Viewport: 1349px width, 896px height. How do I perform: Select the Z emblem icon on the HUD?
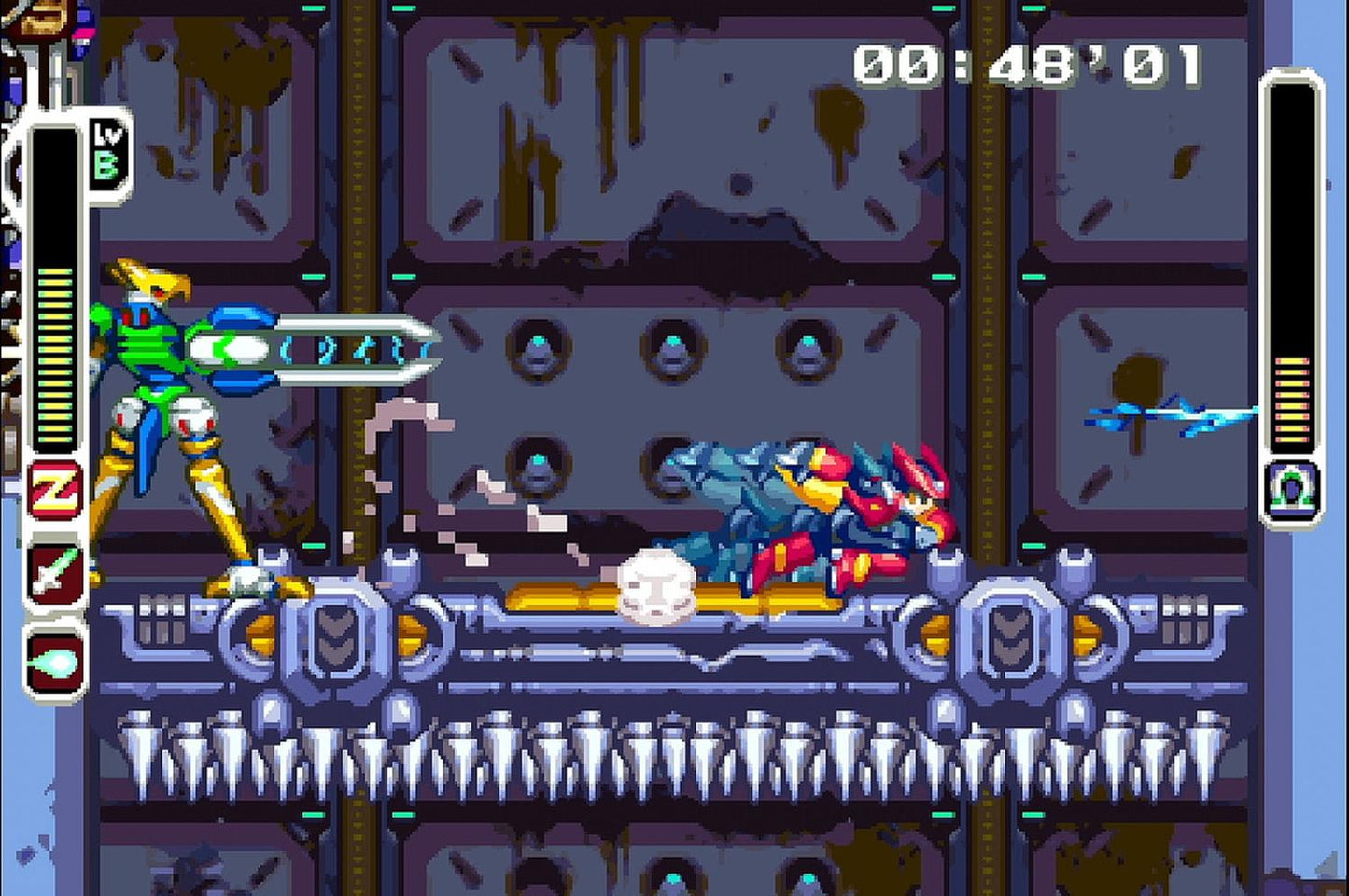(x=54, y=488)
